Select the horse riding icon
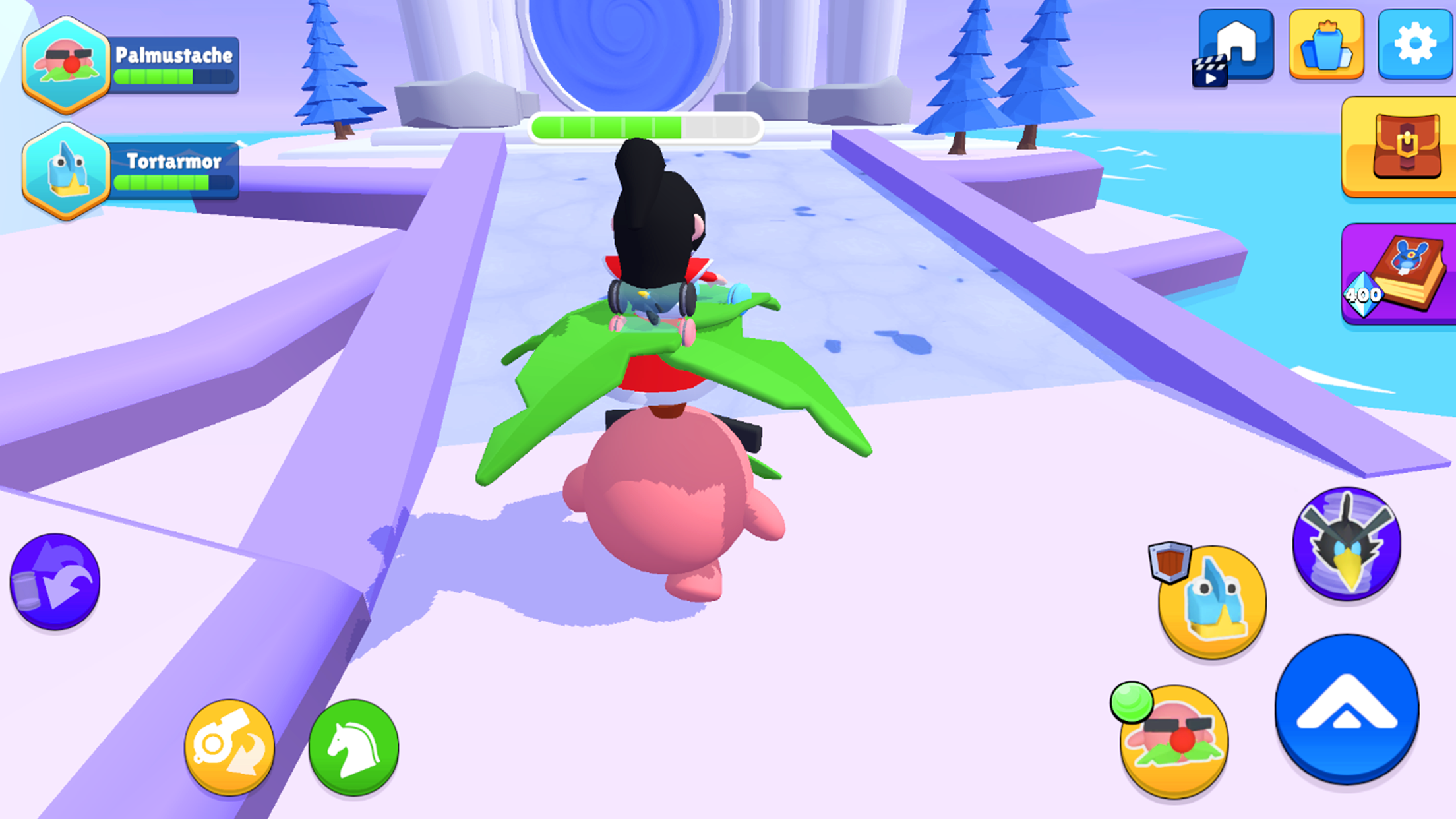The image size is (1456, 819). point(355,746)
